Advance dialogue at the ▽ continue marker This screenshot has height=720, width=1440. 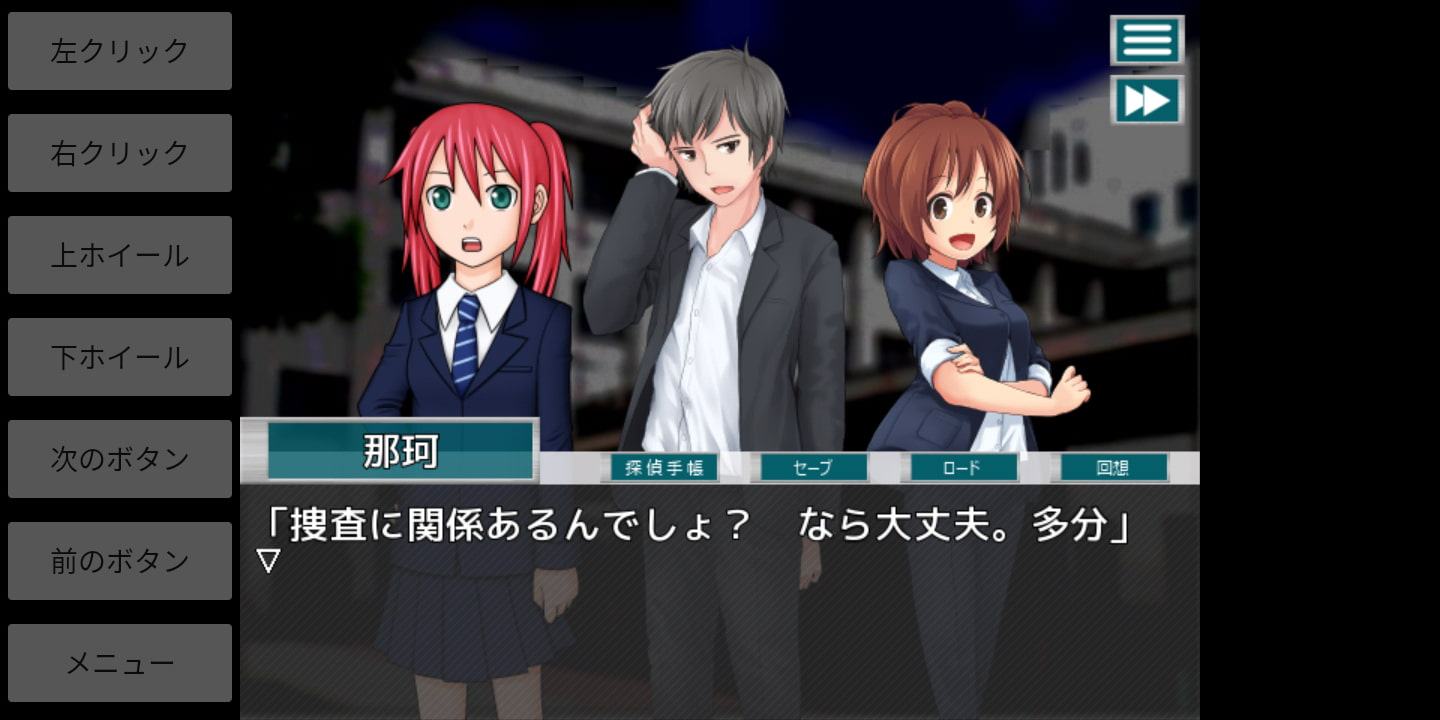[268, 561]
